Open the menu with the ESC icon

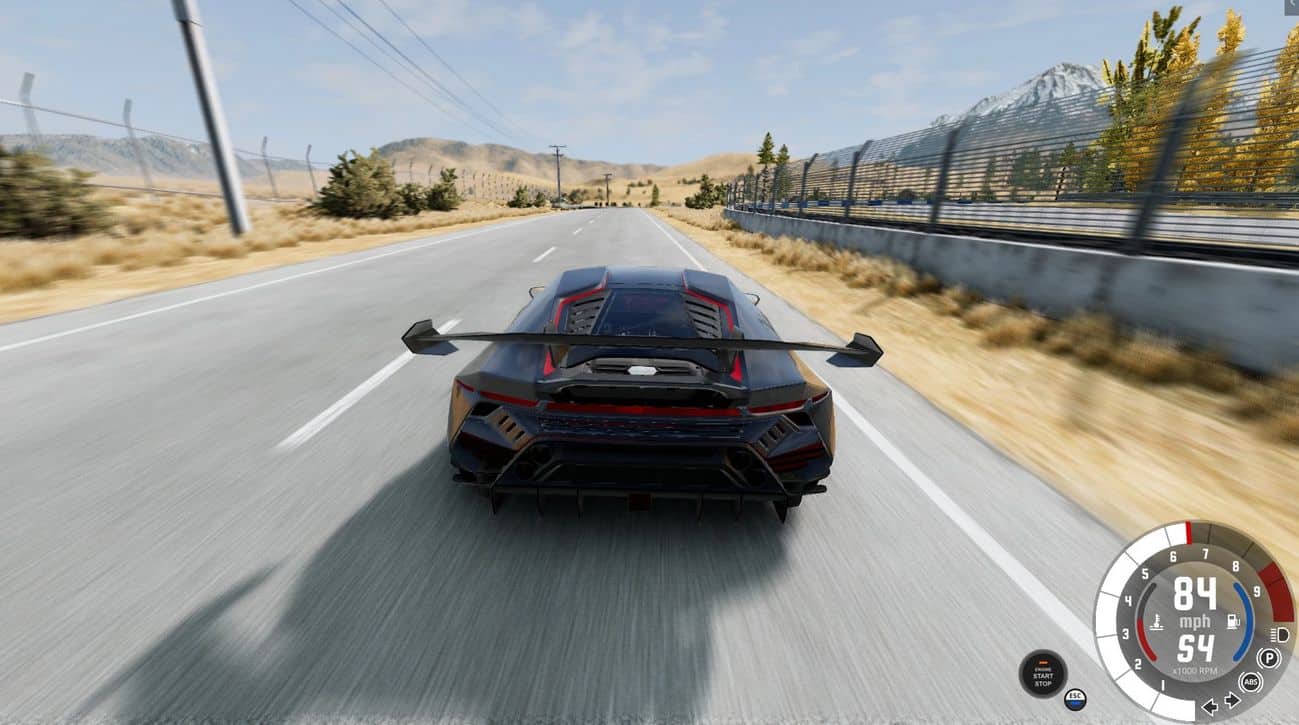click(x=1075, y=698)
